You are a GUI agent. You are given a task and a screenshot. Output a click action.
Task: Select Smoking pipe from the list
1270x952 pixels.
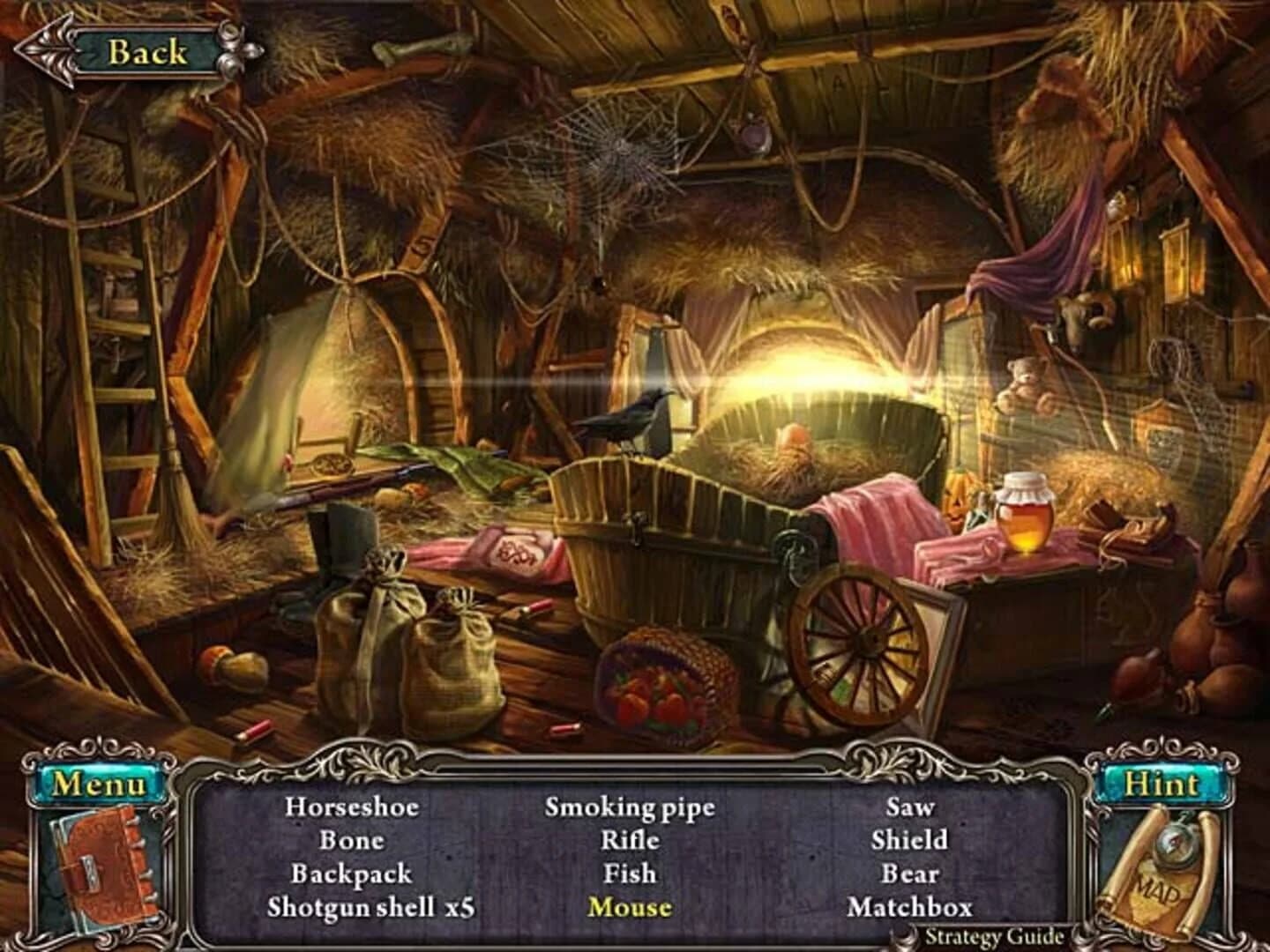click(x=629, y=807)
